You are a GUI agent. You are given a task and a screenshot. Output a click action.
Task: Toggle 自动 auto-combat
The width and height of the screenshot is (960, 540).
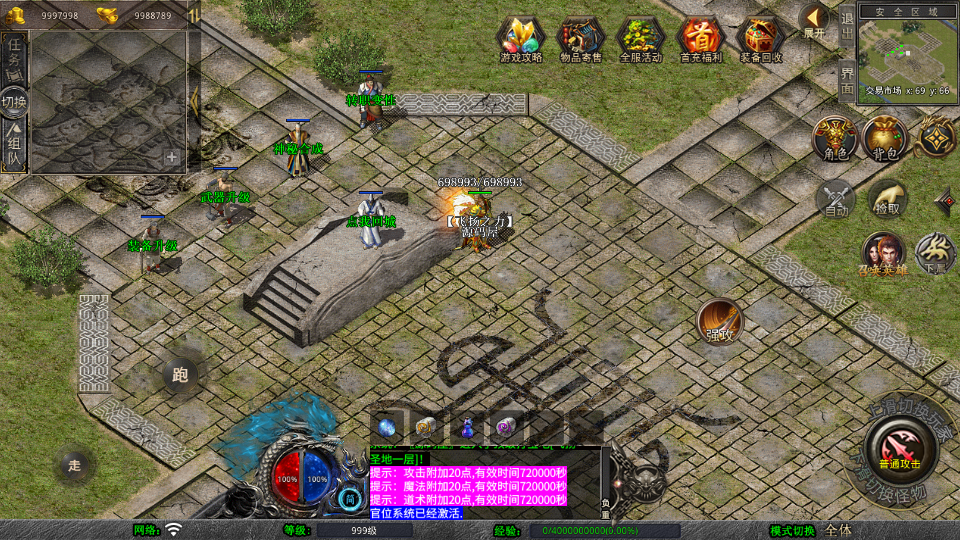coord(836,198)
